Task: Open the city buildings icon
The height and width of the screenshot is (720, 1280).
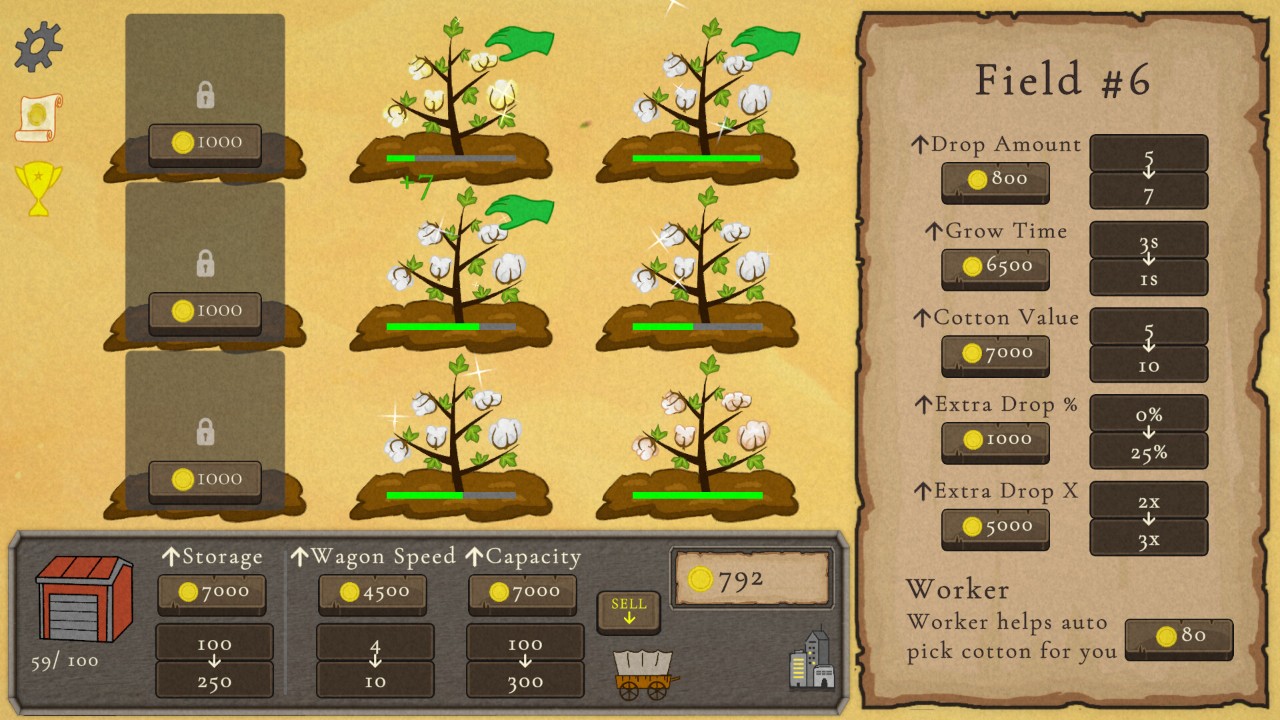Action: (x=811, y=660)
